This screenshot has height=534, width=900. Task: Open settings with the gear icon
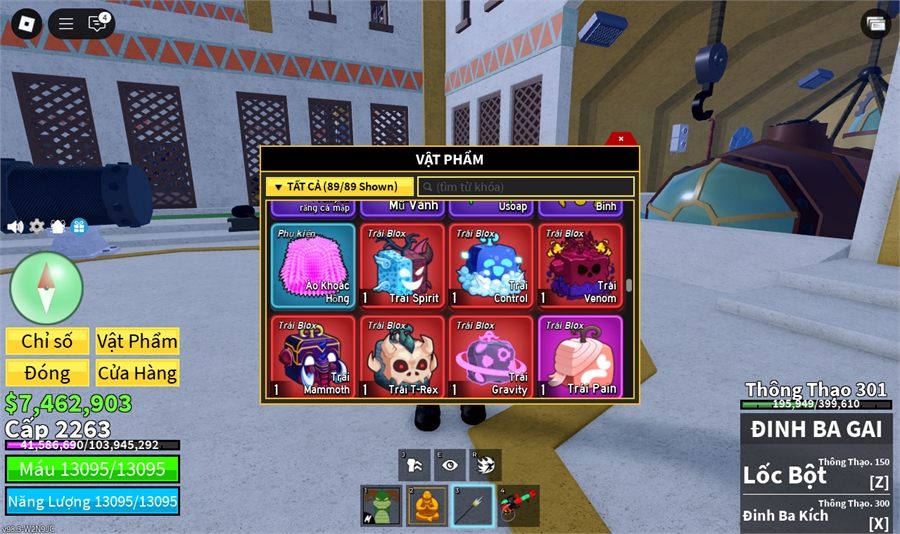(37, 227)
